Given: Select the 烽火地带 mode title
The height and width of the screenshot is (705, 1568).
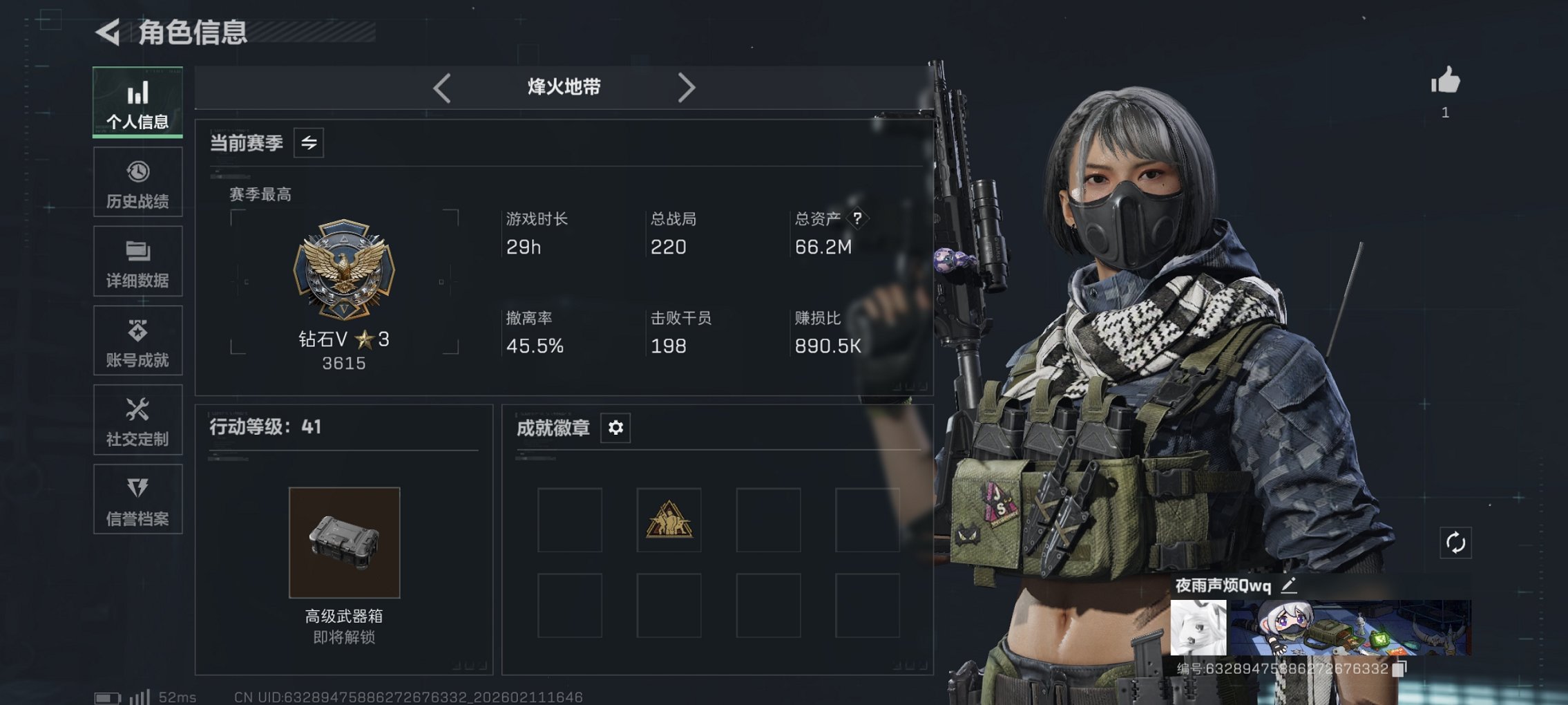Looking at the screenshot, I should coord(562,87).
